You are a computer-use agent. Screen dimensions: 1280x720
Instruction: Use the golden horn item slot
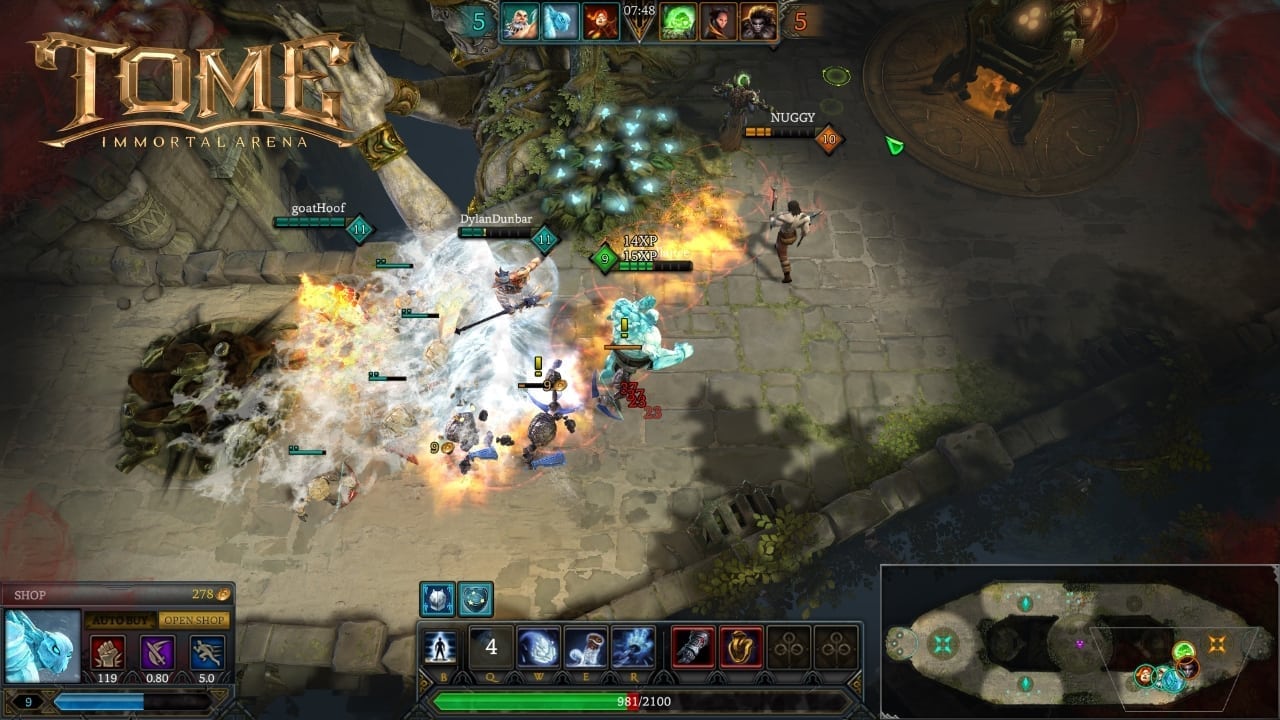click(x=741, y=647)
